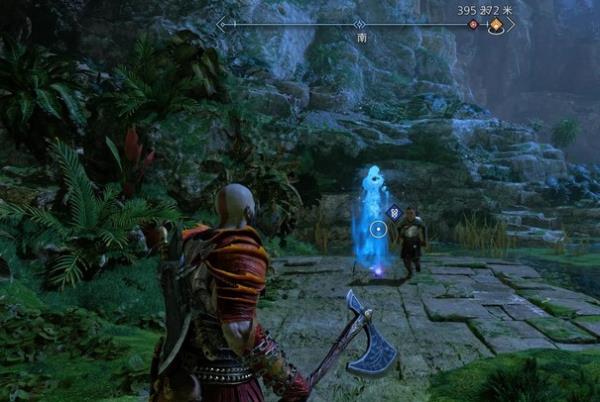The height and width of the screenshot is (402, 600).
Task: Select the red objective marker on the compass
Action: (474, 24)
